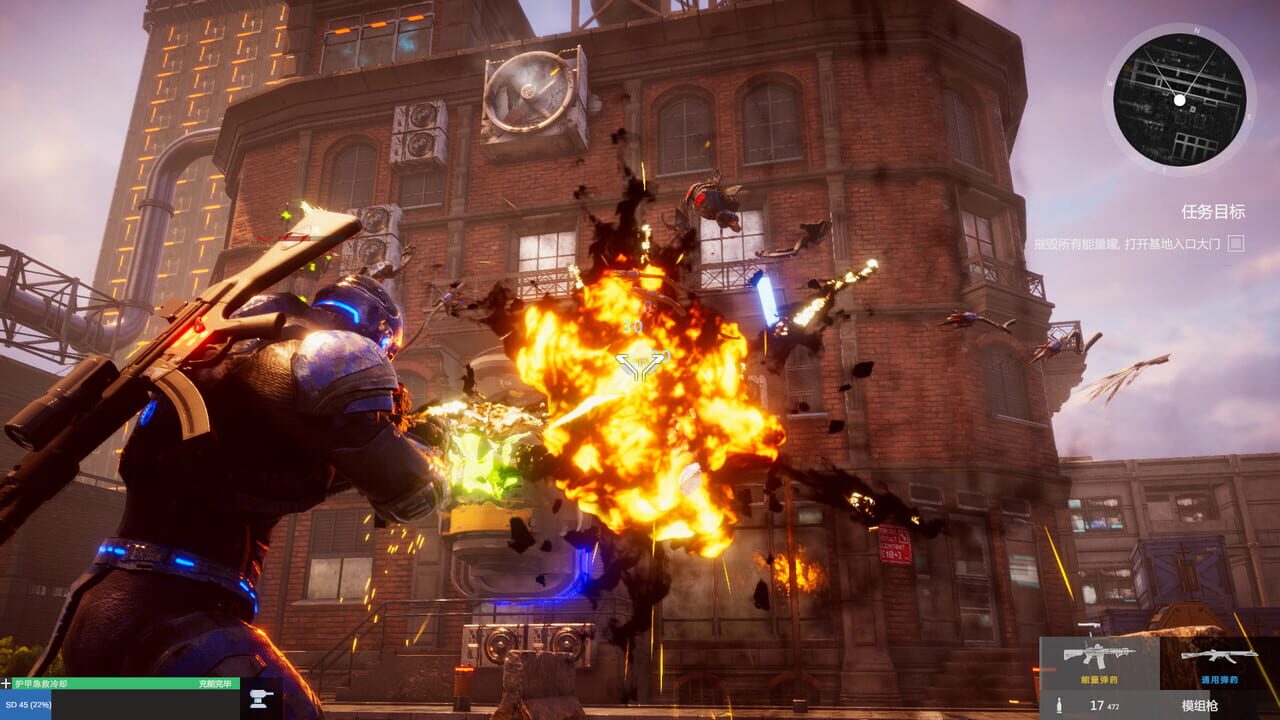Click the bullet icon beside the ammo count
1280x720 pixels.
(1059, 705)
